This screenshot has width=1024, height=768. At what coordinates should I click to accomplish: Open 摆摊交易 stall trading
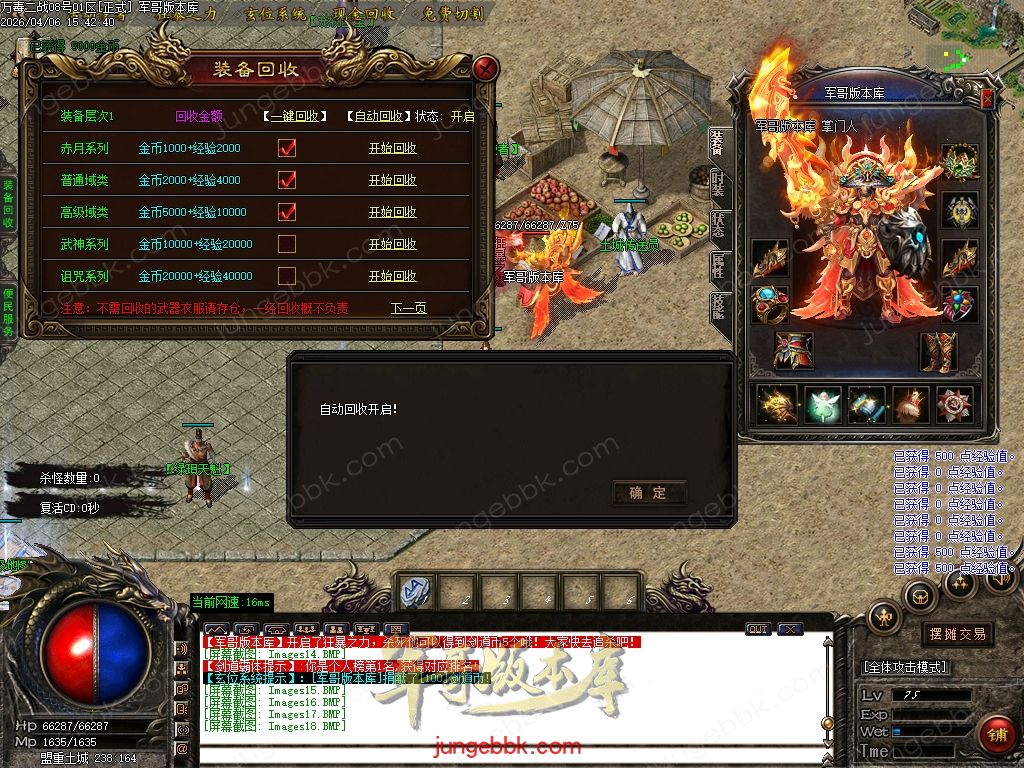coord(957,633)
